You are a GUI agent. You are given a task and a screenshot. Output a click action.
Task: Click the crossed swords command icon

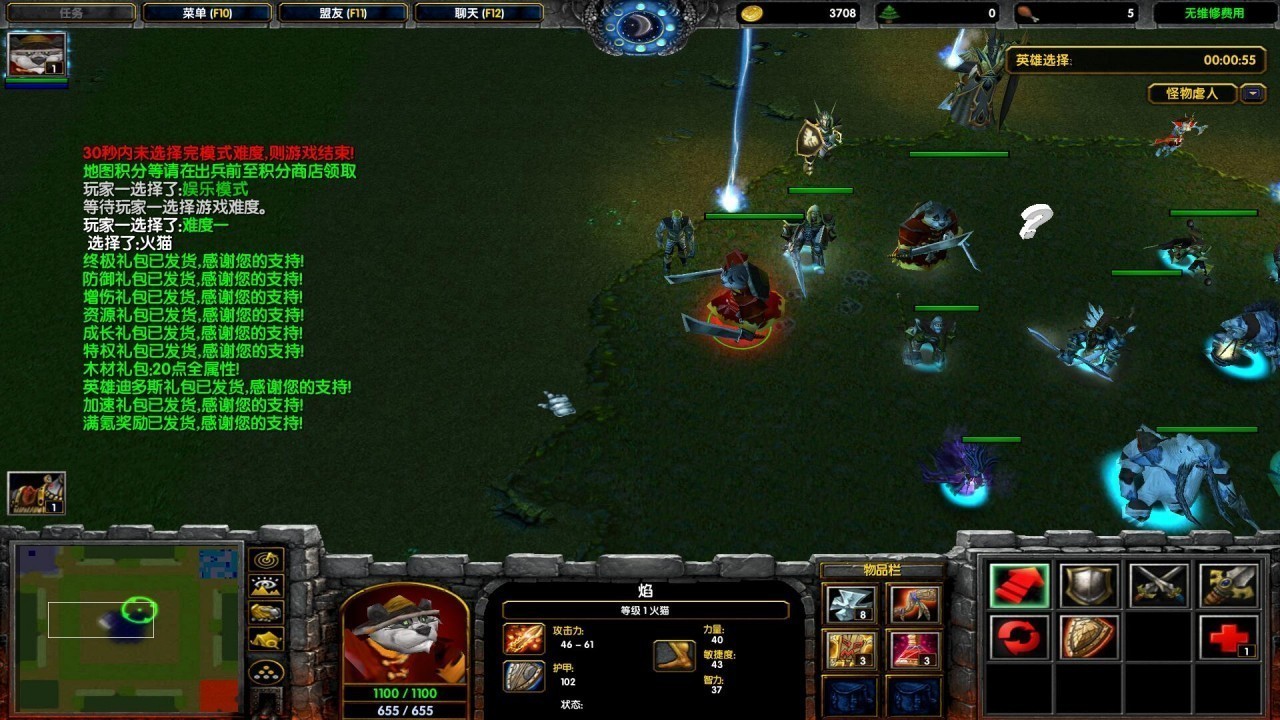tap(1159, 586)
